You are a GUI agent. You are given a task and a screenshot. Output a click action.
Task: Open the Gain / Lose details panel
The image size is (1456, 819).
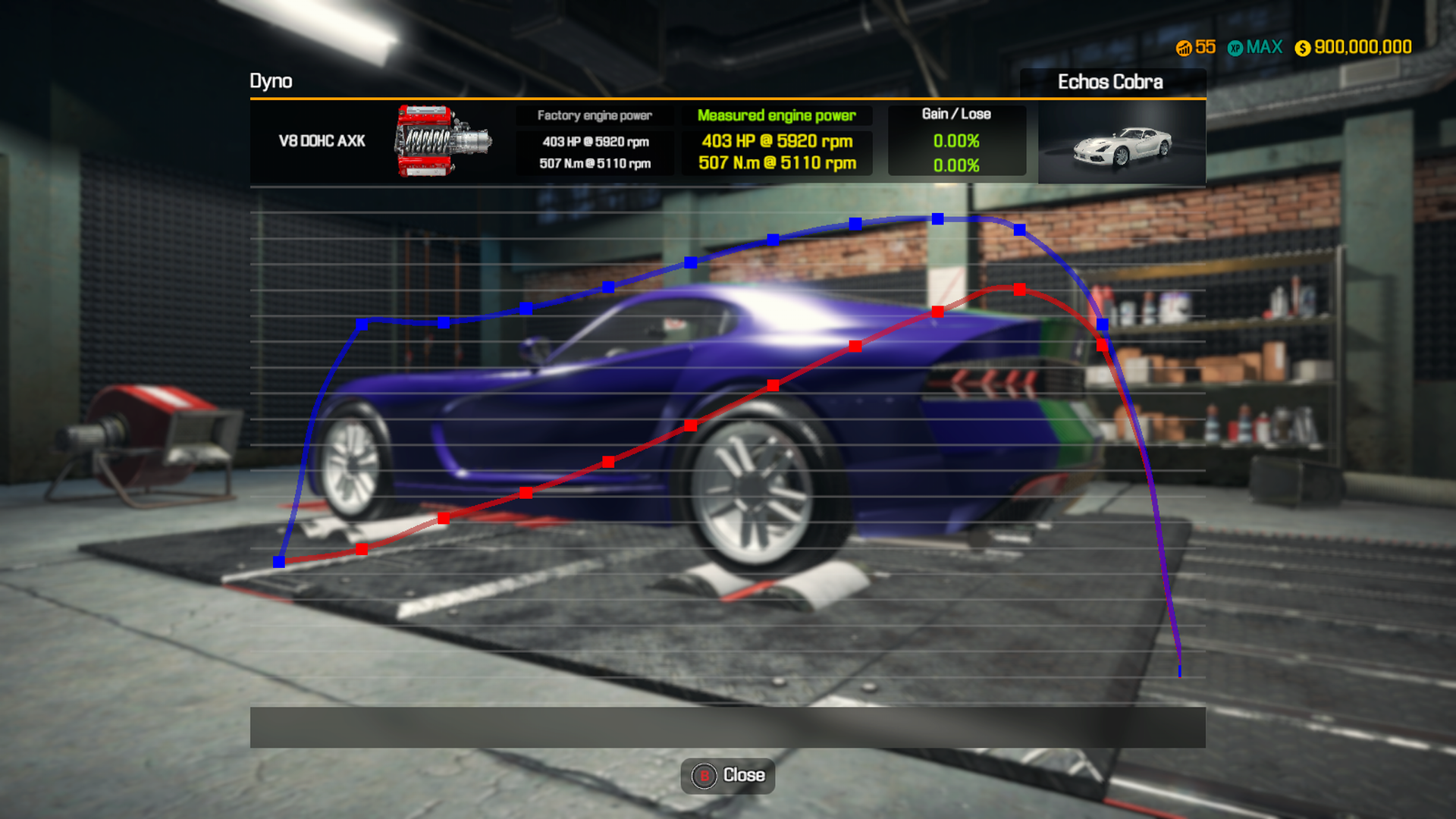(956, 114)
